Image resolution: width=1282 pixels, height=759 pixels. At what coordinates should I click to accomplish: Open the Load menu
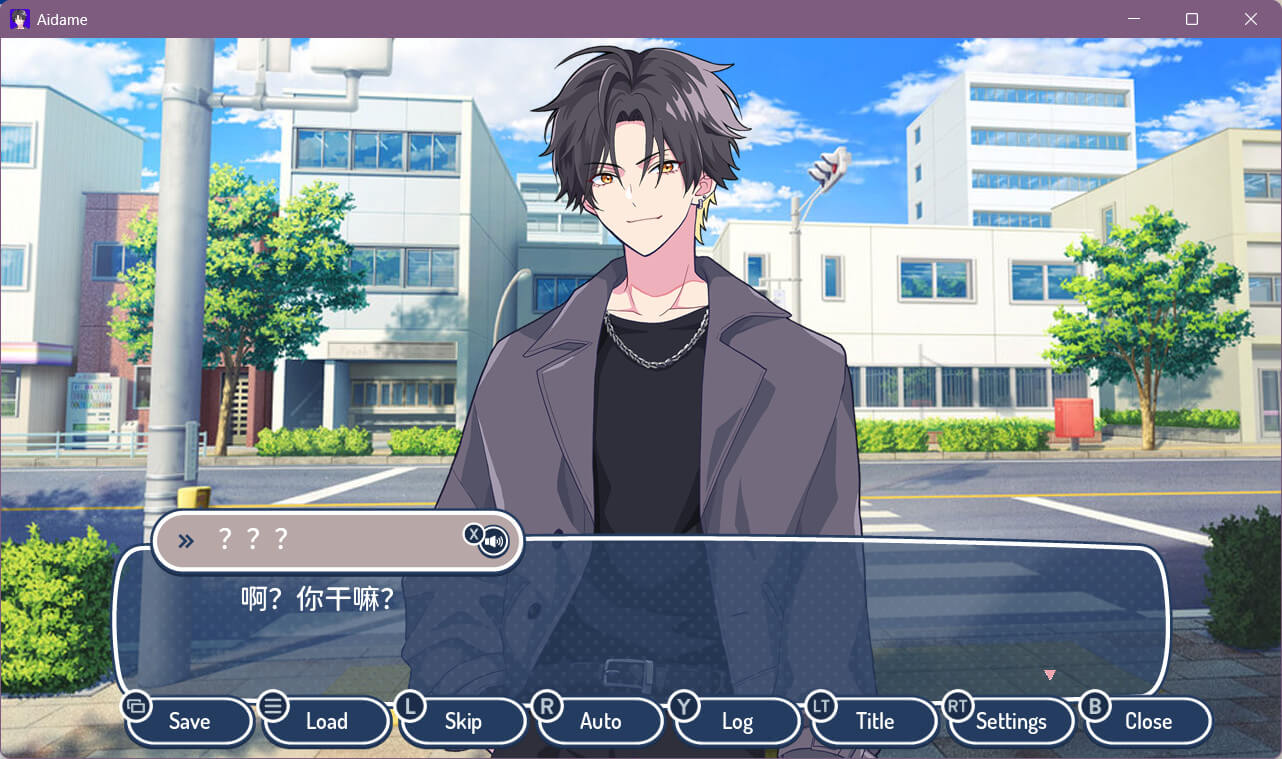coord(326,721)
